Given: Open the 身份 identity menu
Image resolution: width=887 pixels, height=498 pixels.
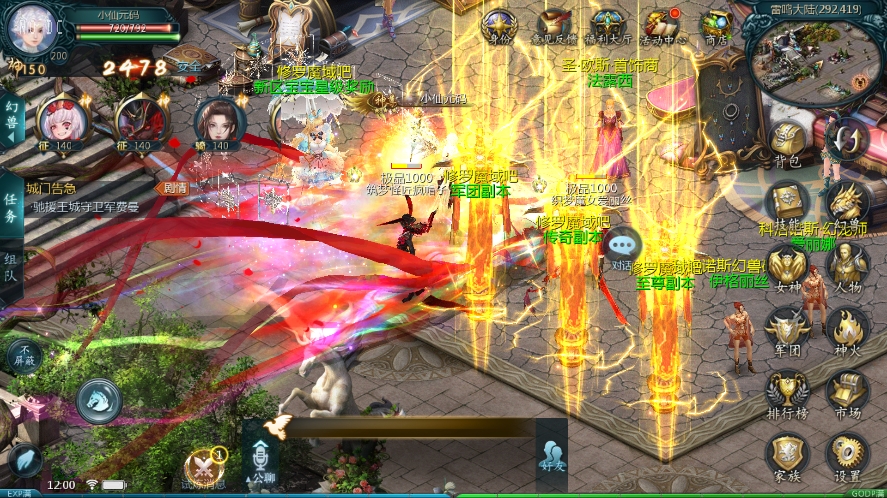Looking at the screenshot, I should 497,26.
